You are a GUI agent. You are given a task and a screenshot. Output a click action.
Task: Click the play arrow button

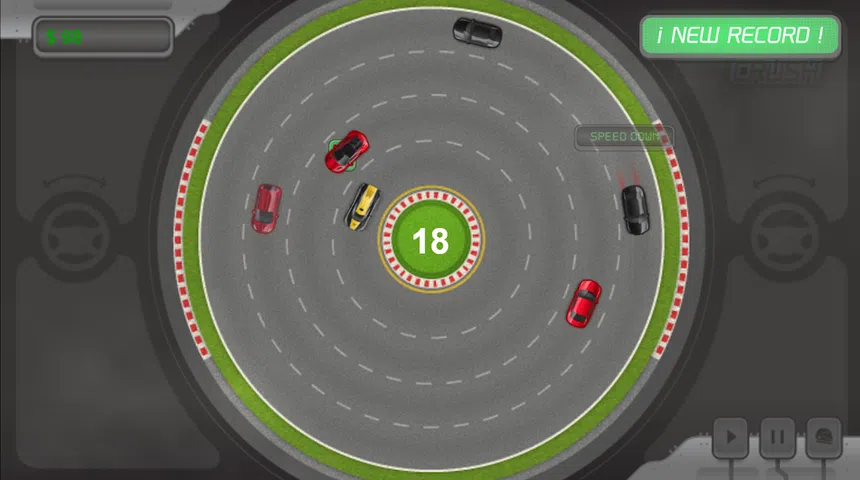[731, 436]
